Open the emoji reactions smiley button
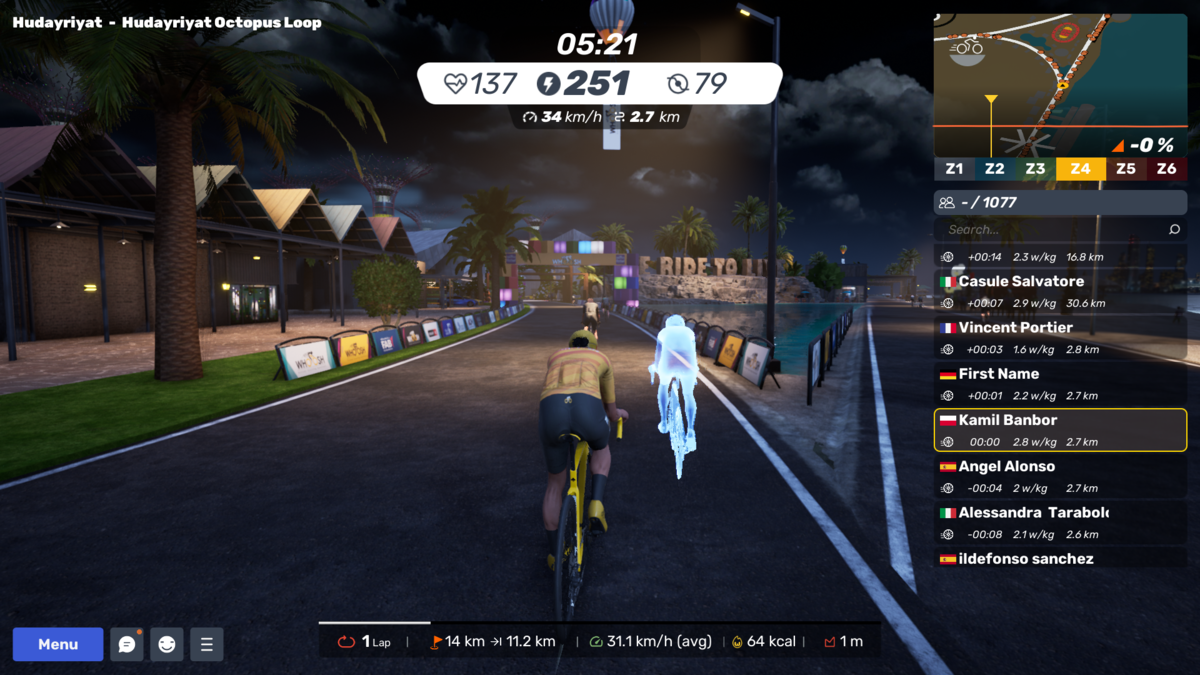This screenshot has width=1200, height=675. [x=167, y=644]
